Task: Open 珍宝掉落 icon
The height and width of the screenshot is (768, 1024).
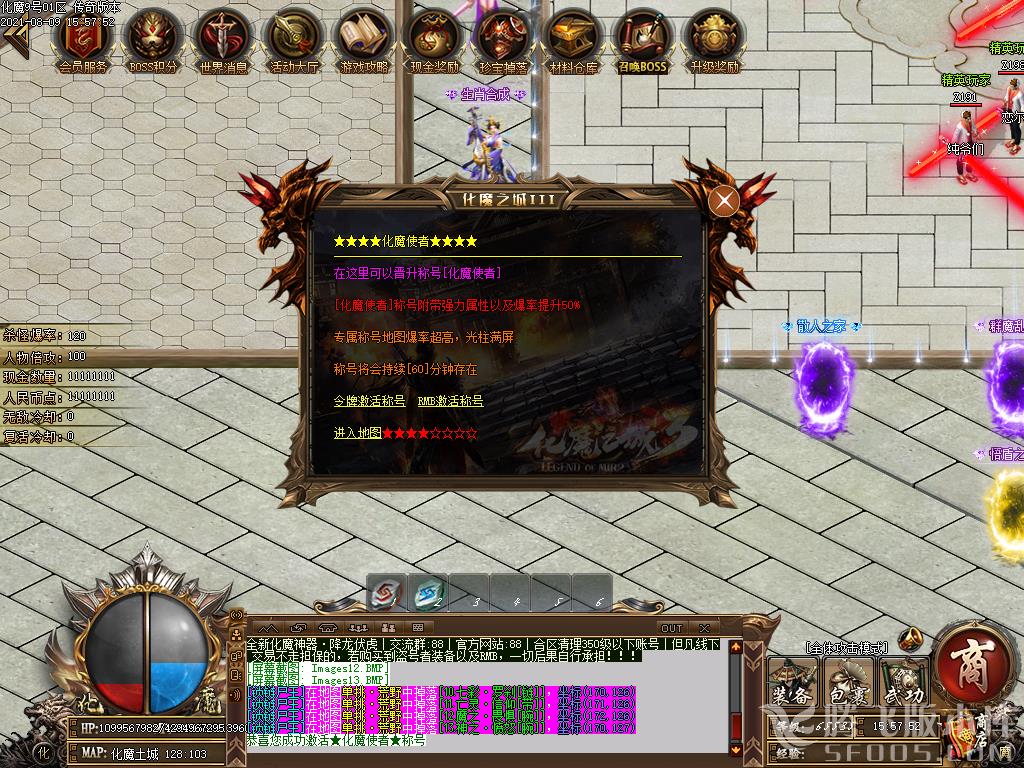Action: [x=503, y=37]
